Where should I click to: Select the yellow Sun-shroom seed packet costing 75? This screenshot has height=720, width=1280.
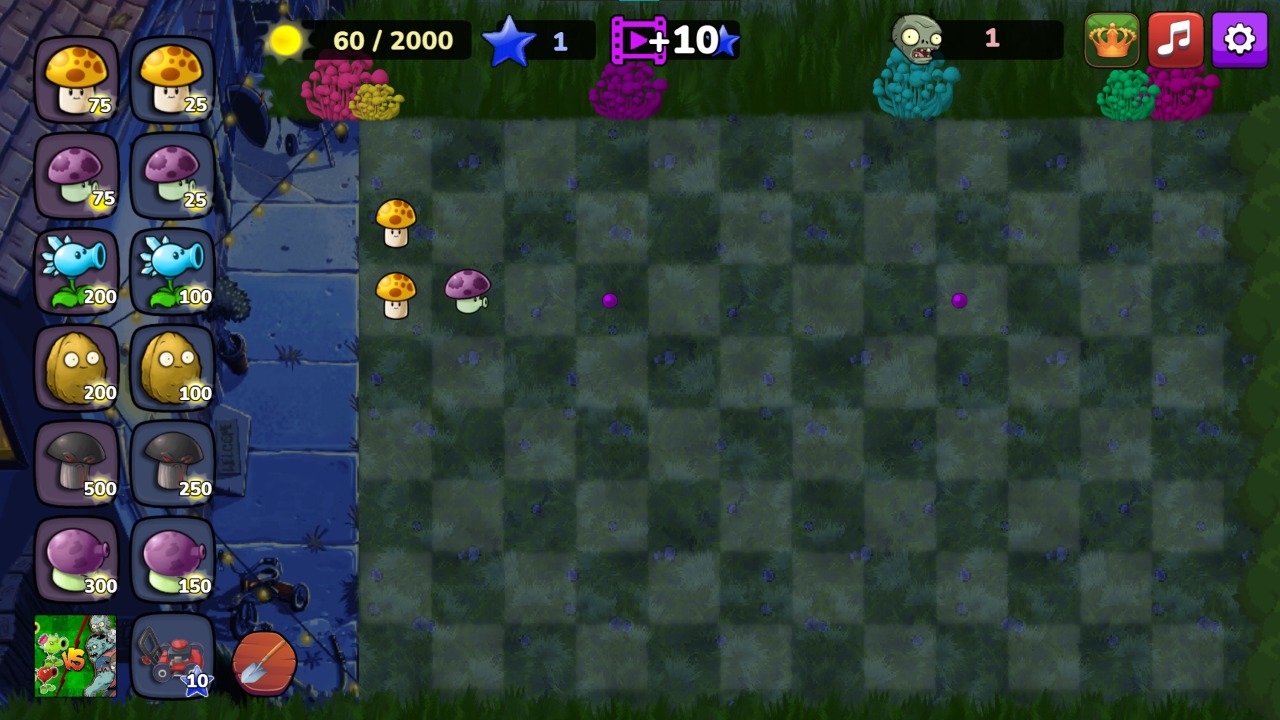(77, 79)
